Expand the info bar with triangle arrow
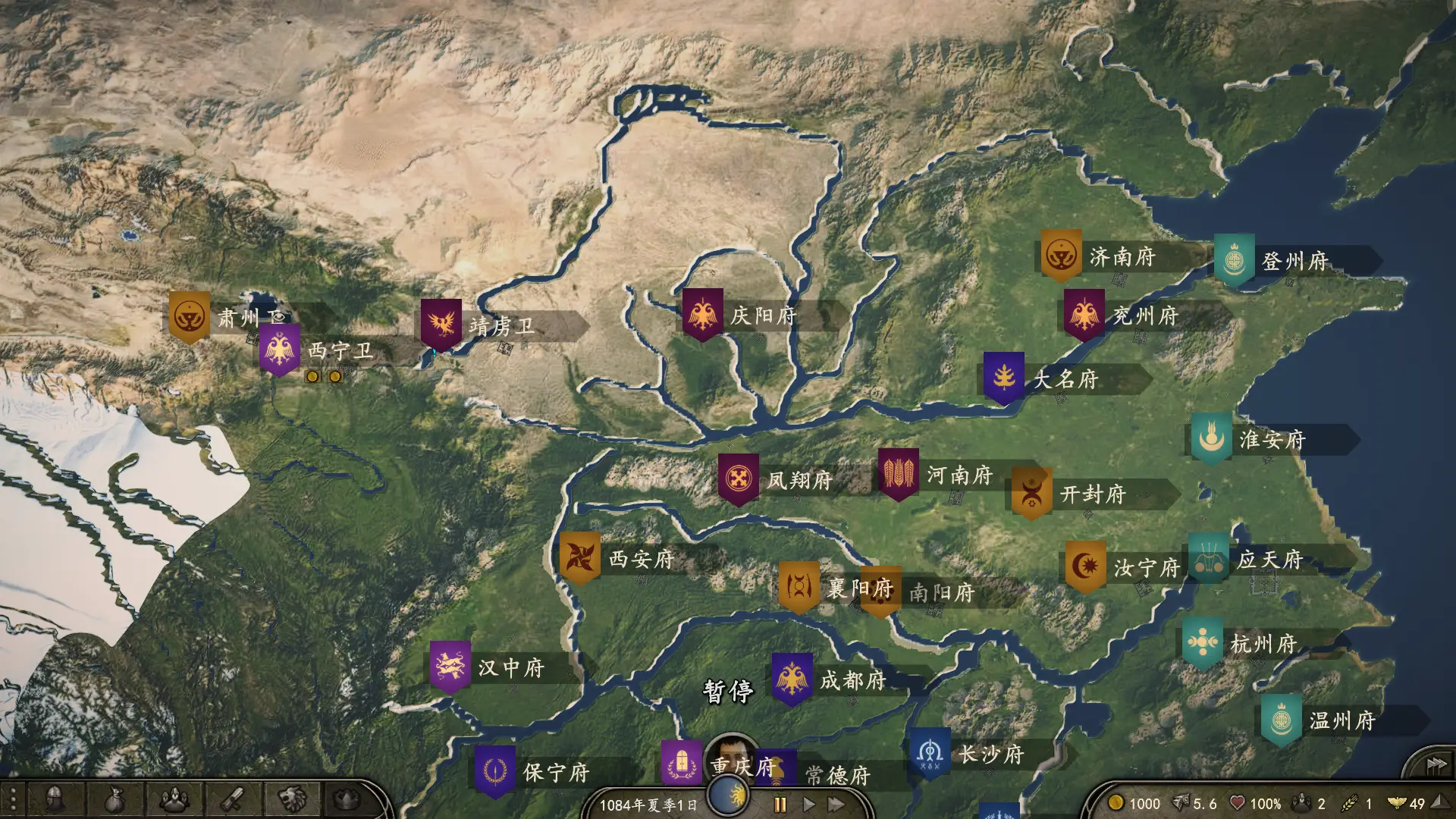The height and width of the screenshot is (819, 1456). 1438,802
